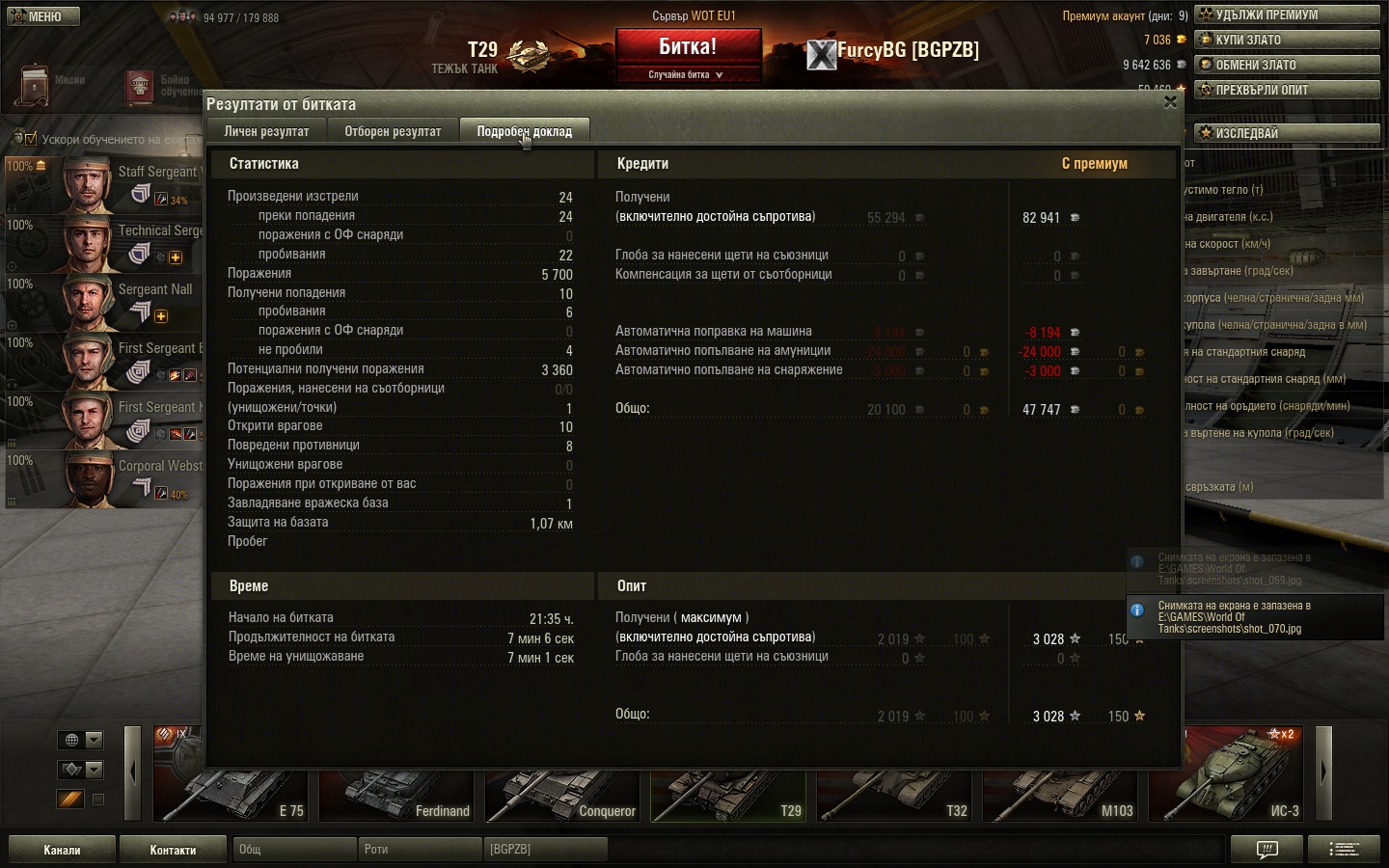Image resolution: width=1389 pixels, height=868 pixels.
Task: Start a battle with Битка! button
Action: (688, 47)
